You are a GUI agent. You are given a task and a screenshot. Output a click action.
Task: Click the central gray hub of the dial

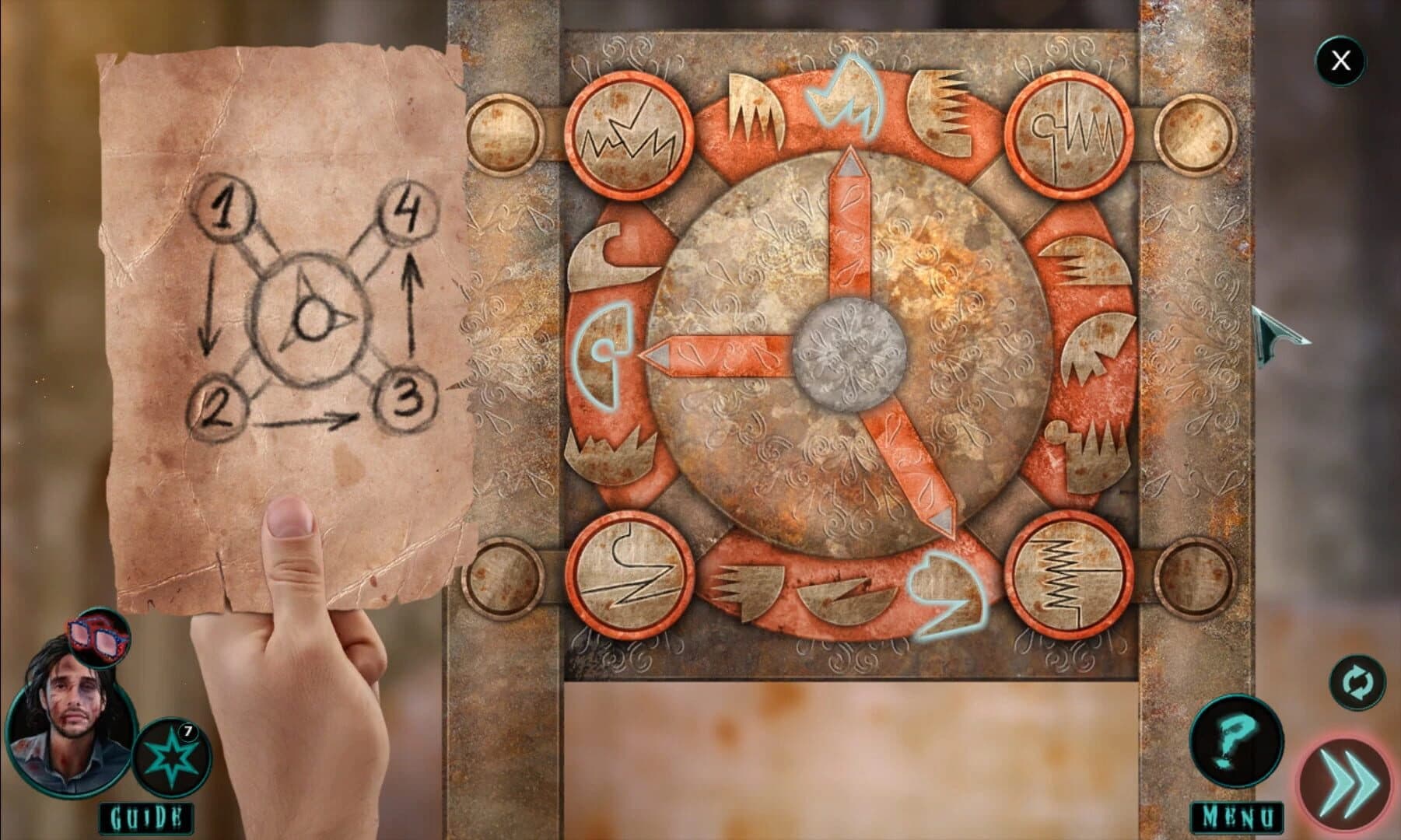click(850, 354)
